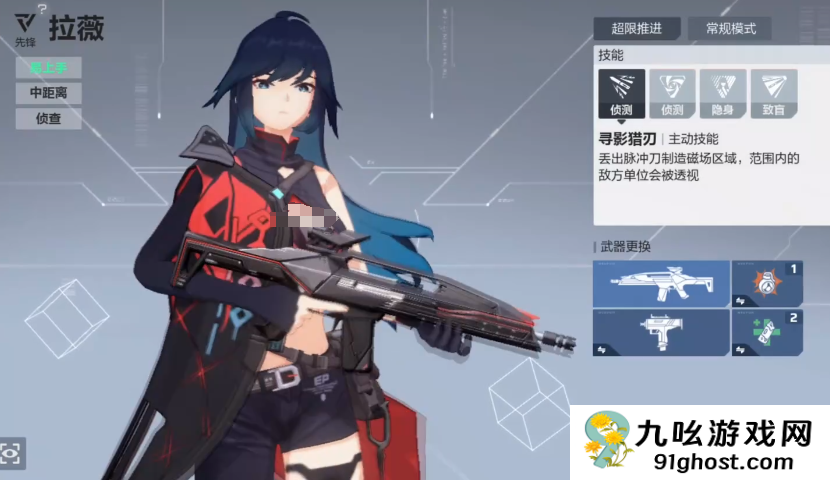Choose the swirl-shaped 侦测 skill icon
Screen dimensions: 830x480
(672, 92)
